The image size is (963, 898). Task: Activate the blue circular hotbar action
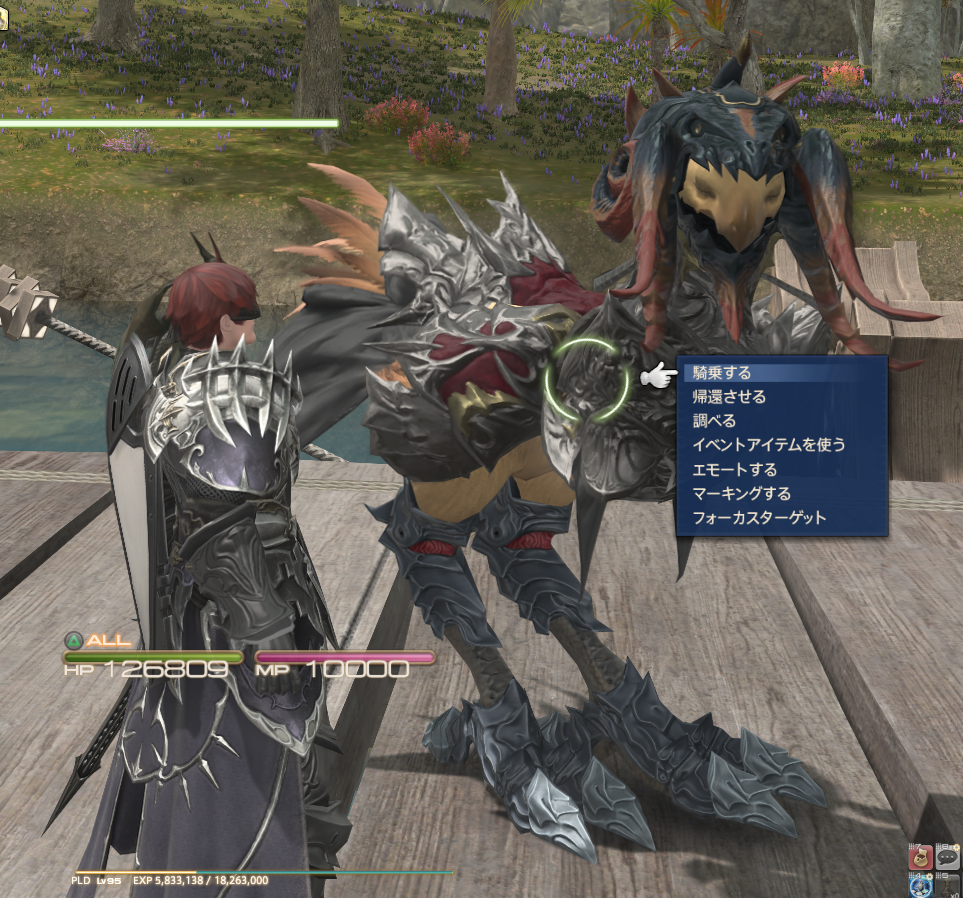pyautogui.click(x=920, y=886)
